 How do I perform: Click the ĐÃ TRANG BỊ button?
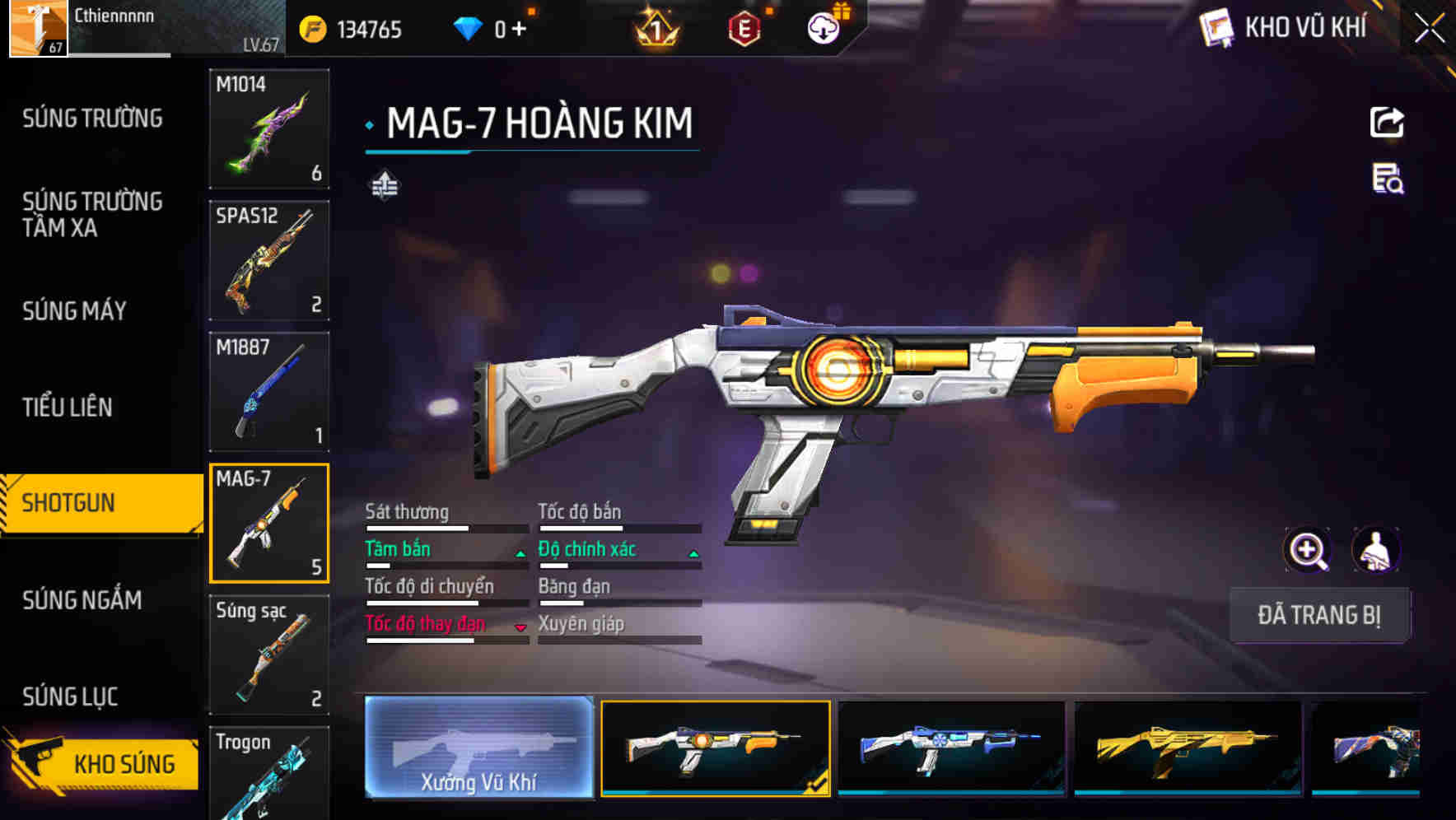pyautogui.click(x=1318, y=615)
